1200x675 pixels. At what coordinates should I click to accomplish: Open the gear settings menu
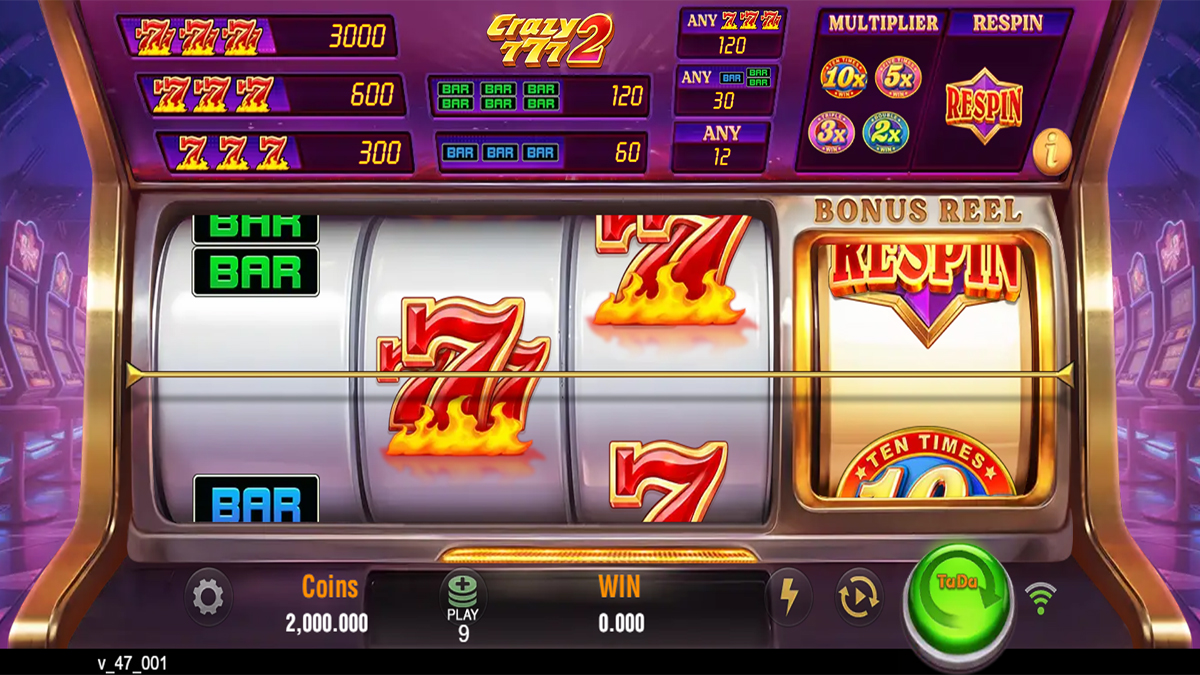208,598
